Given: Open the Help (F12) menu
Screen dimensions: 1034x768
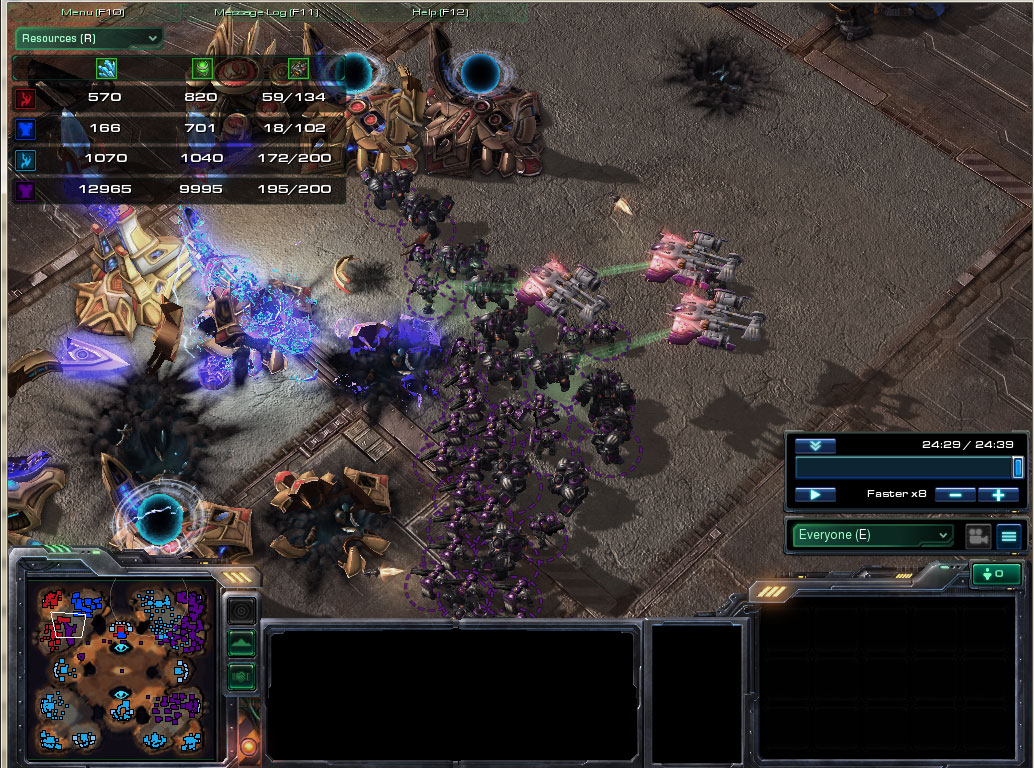Looking at the screenshot, I should pos(440,12).
